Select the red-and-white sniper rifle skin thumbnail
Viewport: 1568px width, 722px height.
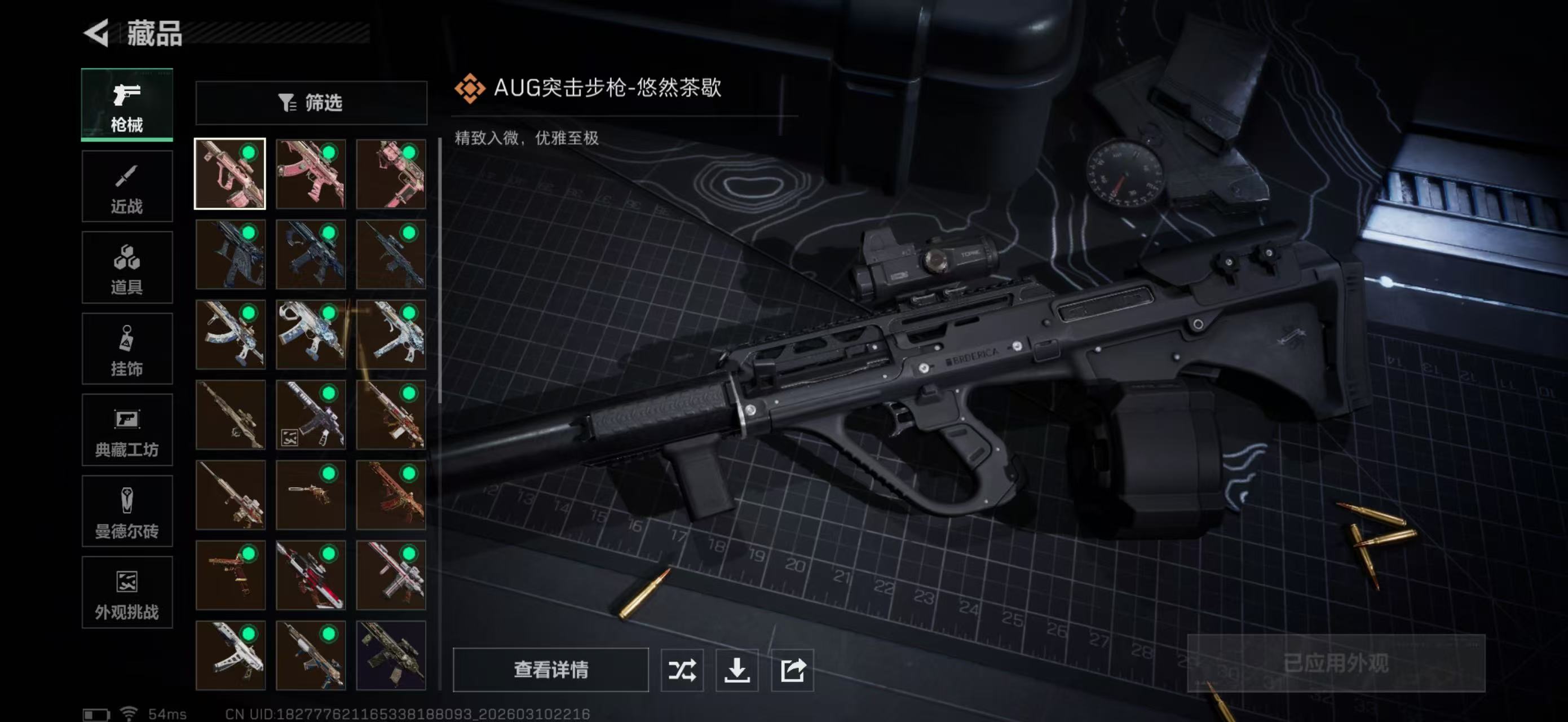(x=311, y=575)
